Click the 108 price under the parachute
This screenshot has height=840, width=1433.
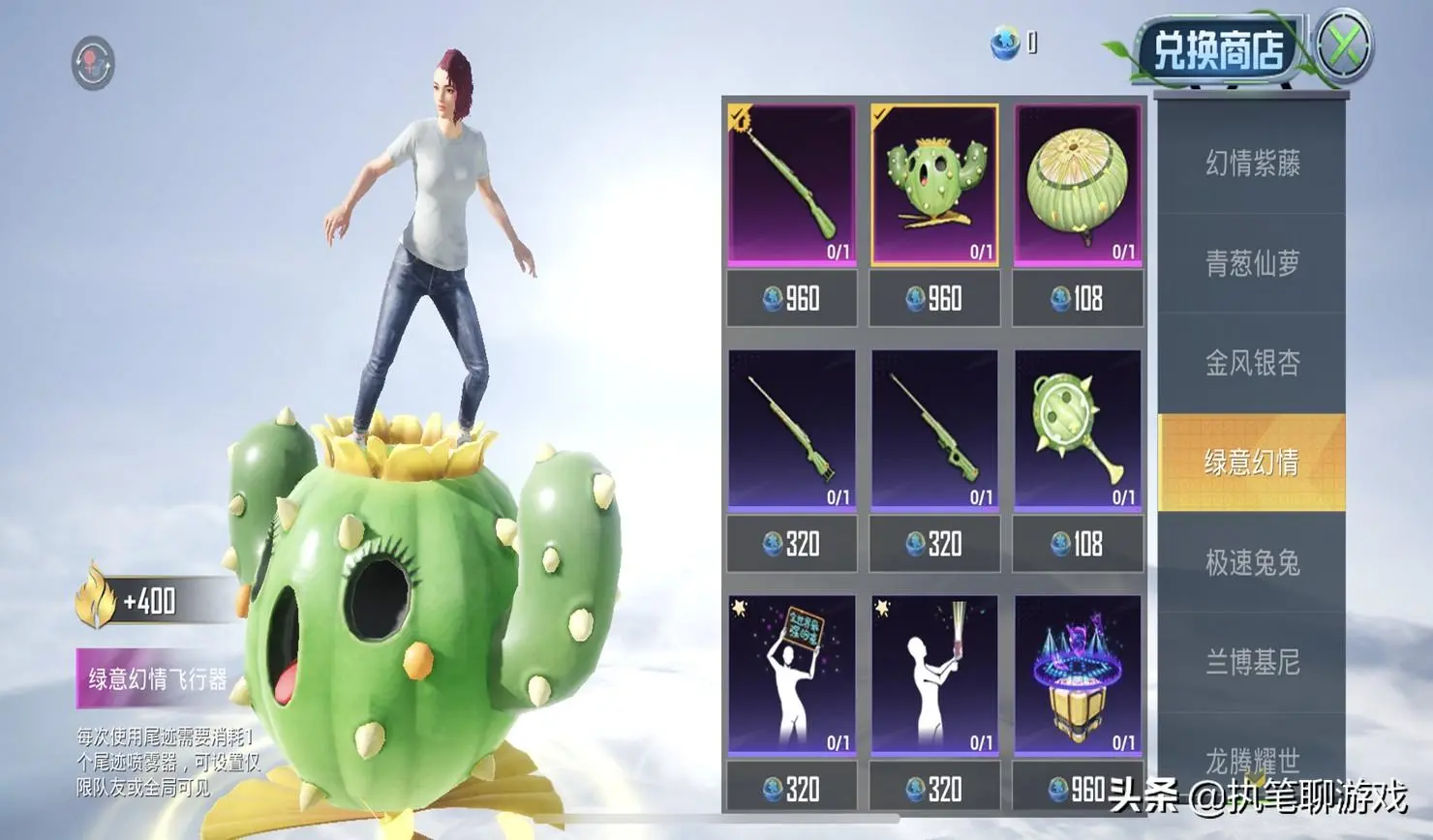coord(1078,299)
